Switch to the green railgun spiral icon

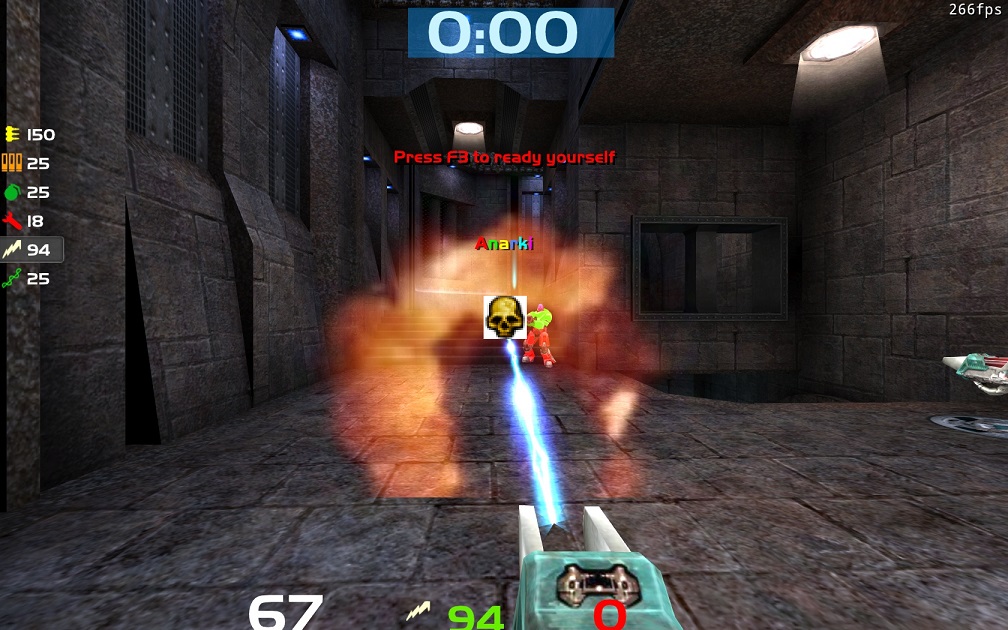pyautogui.click(x=12, y=279)
